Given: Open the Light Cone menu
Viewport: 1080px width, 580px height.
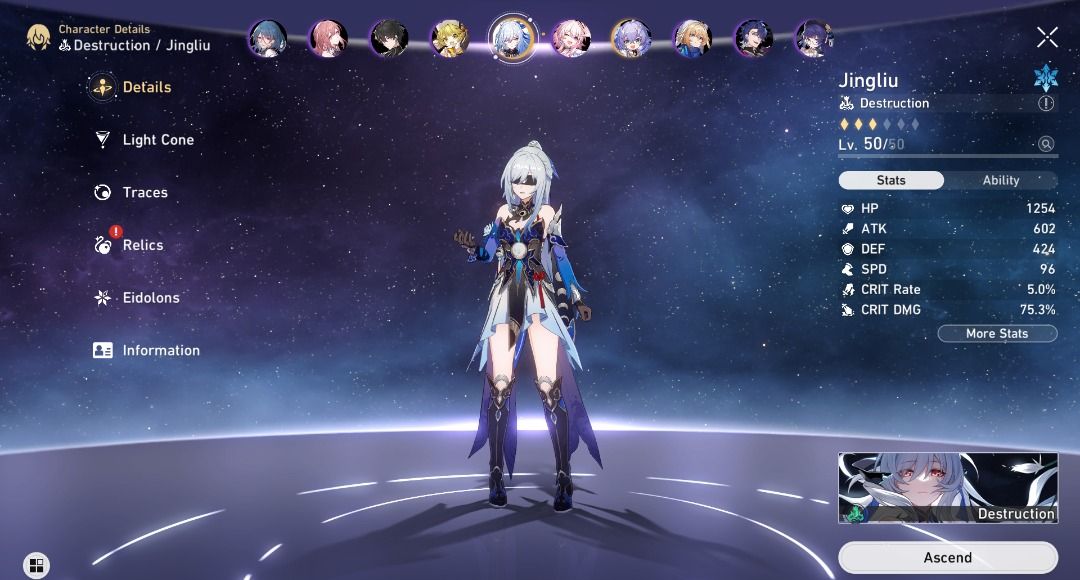Looking at the screenshot, I should tap(157, 140).
